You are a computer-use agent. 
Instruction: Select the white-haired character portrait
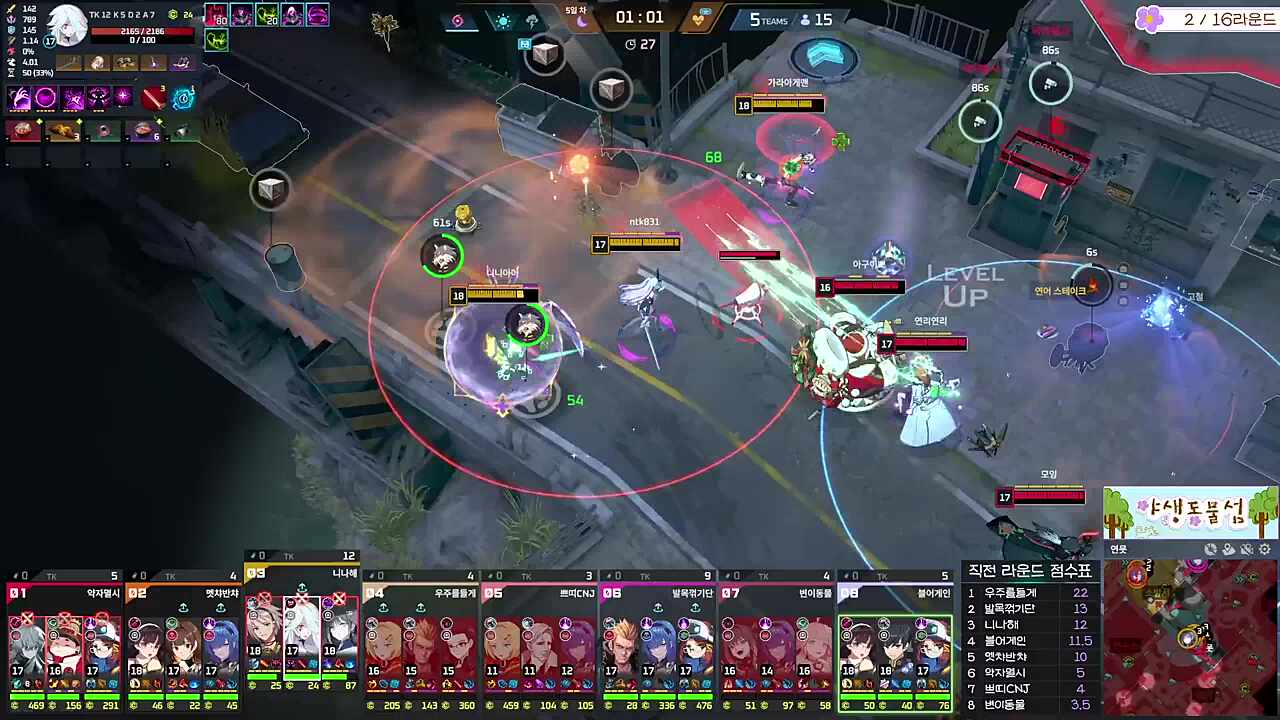coord(67,26)
